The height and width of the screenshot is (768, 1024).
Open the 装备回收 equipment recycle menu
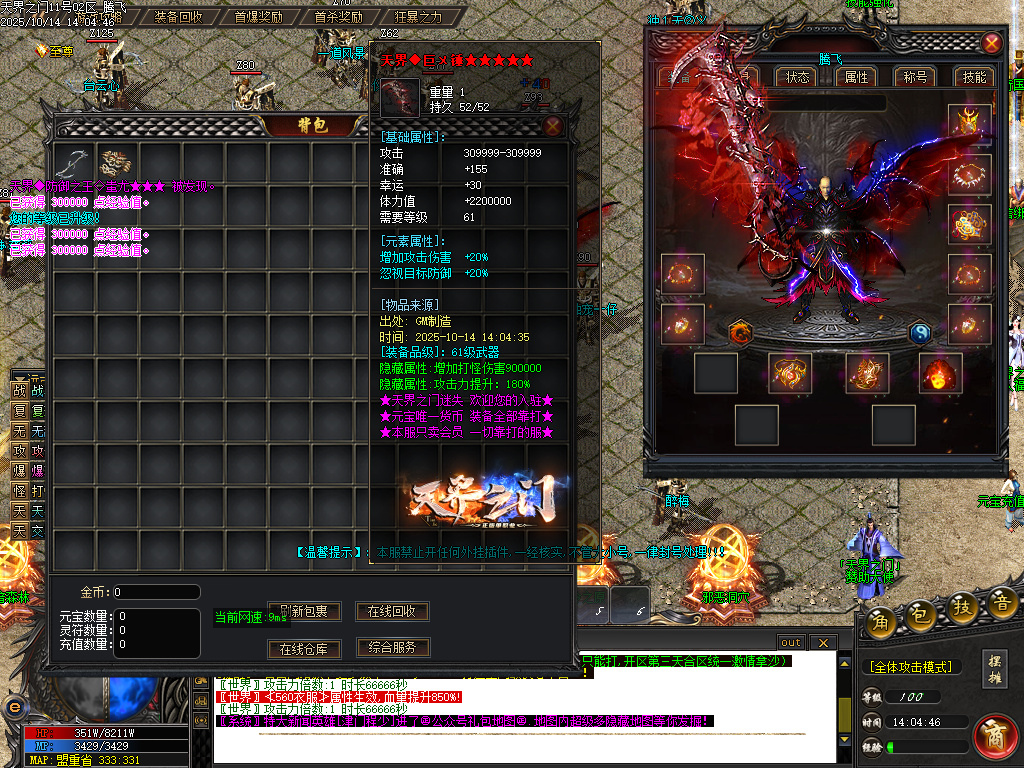[179, 16]
